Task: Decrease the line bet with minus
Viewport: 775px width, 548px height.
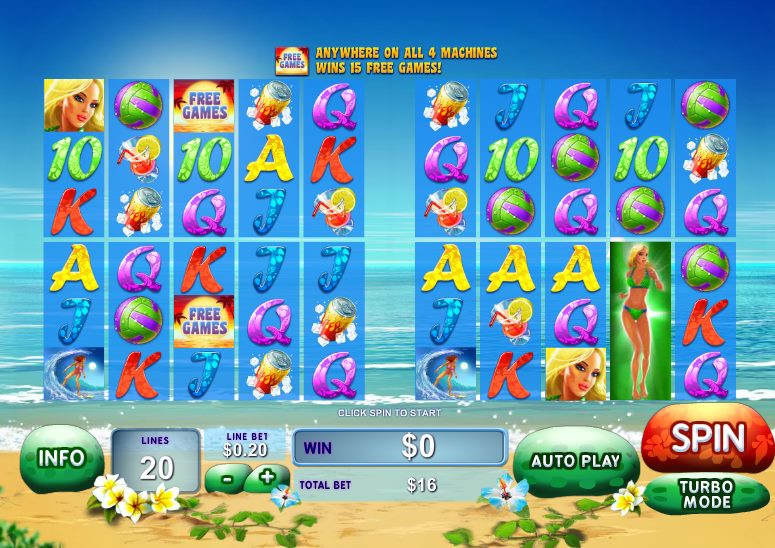Action: pyautogui.click(x=227, y=479)
